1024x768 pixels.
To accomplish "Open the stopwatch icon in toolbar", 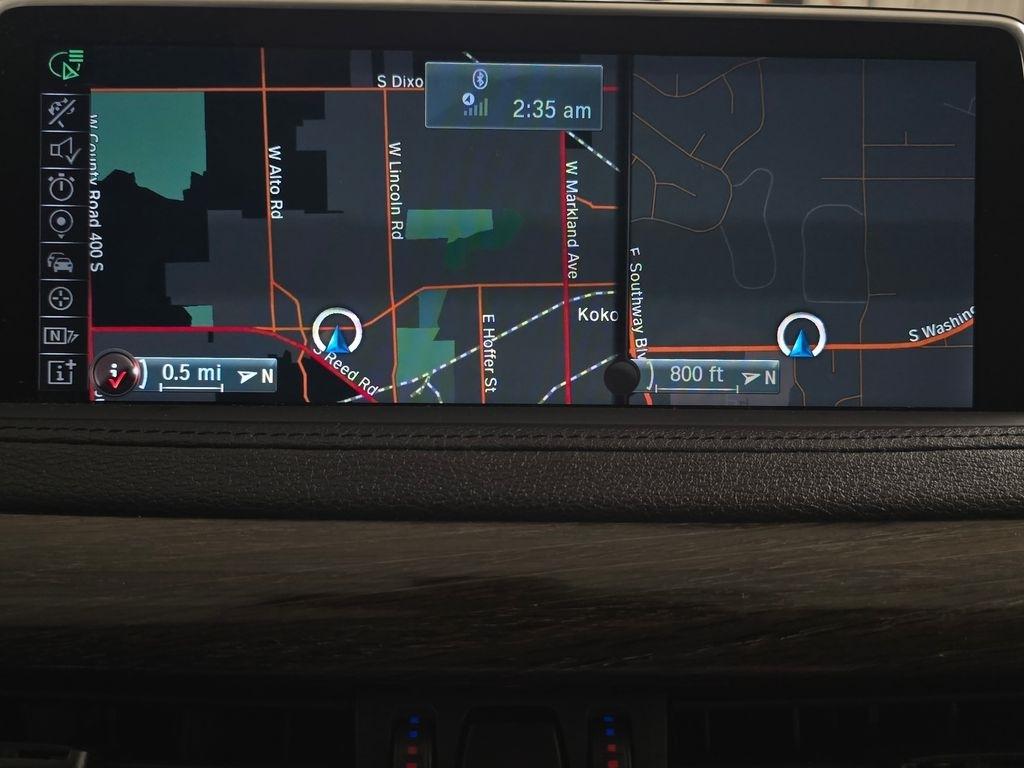I will 62,187.
